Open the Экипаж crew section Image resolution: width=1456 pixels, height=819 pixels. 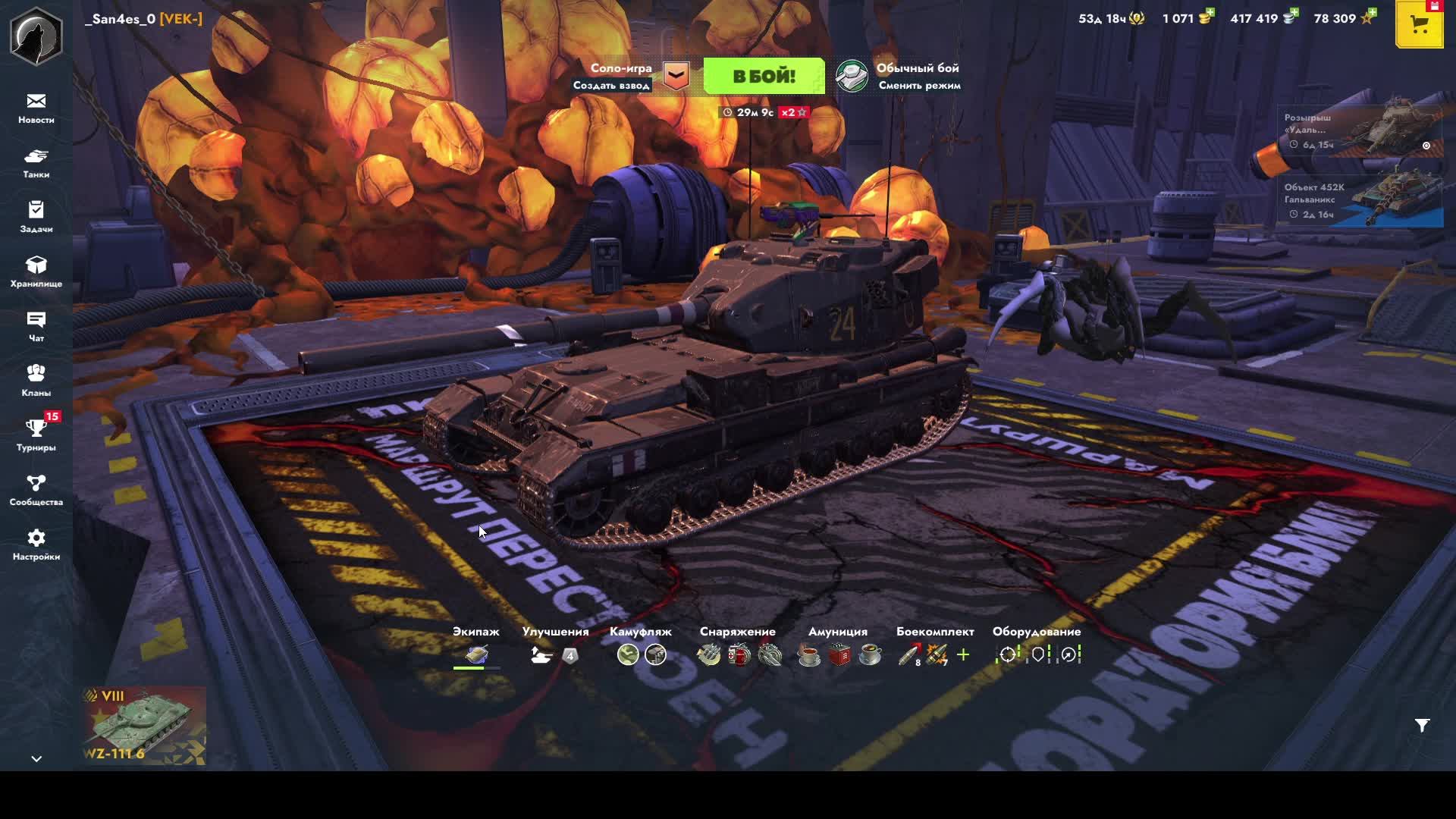(x=476, y=654)
